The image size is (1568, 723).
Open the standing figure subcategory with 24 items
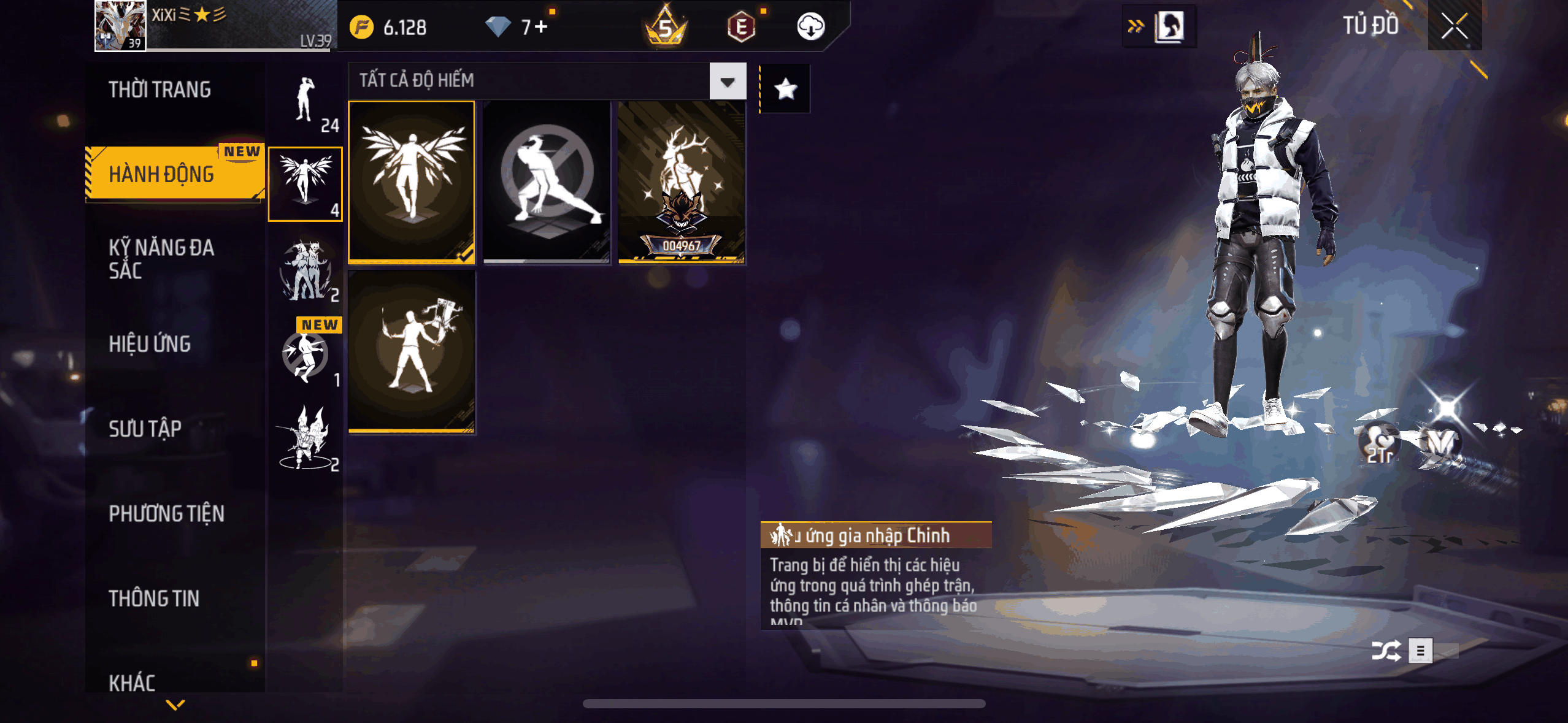click(305, 102)
